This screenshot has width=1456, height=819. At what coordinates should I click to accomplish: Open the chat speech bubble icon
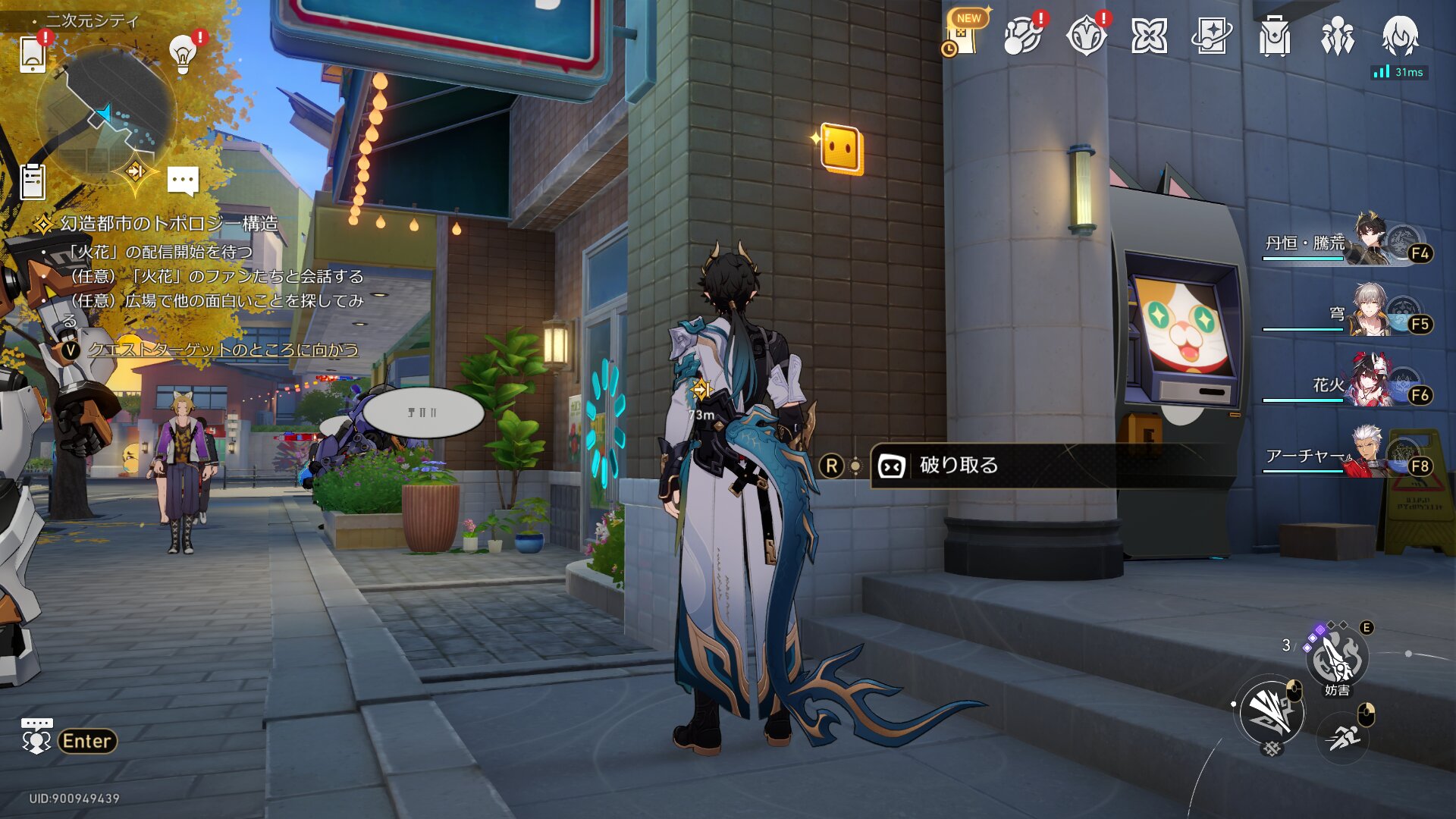pos(183,181)
